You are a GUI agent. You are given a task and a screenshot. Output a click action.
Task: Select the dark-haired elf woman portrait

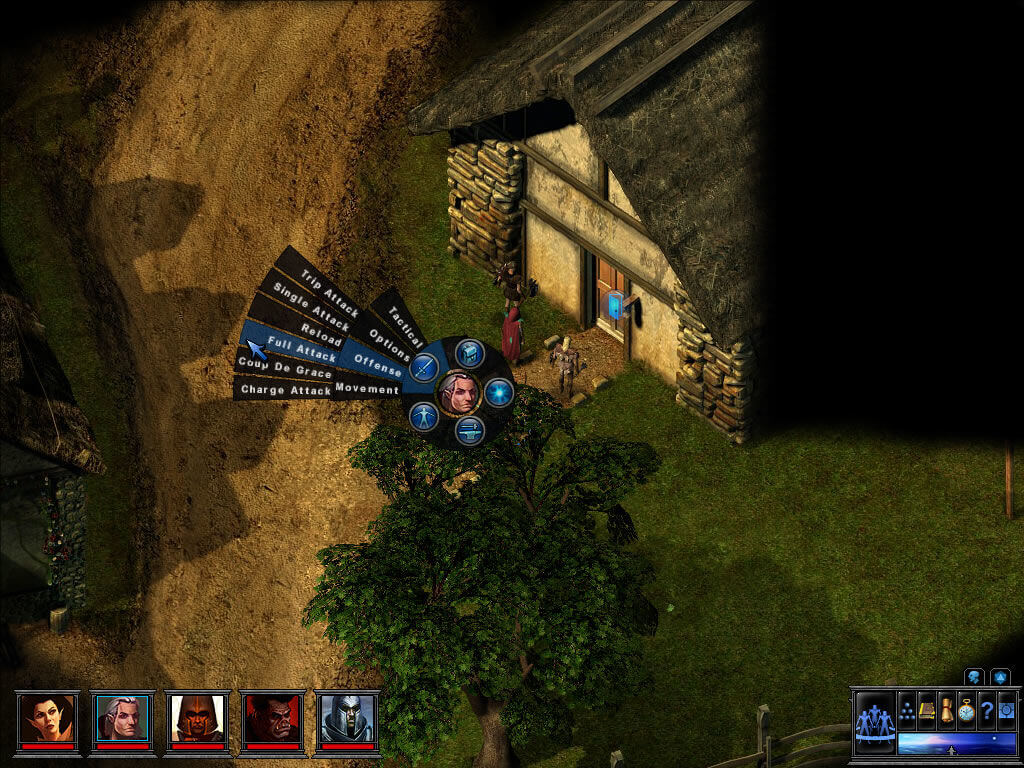[49, 718]
